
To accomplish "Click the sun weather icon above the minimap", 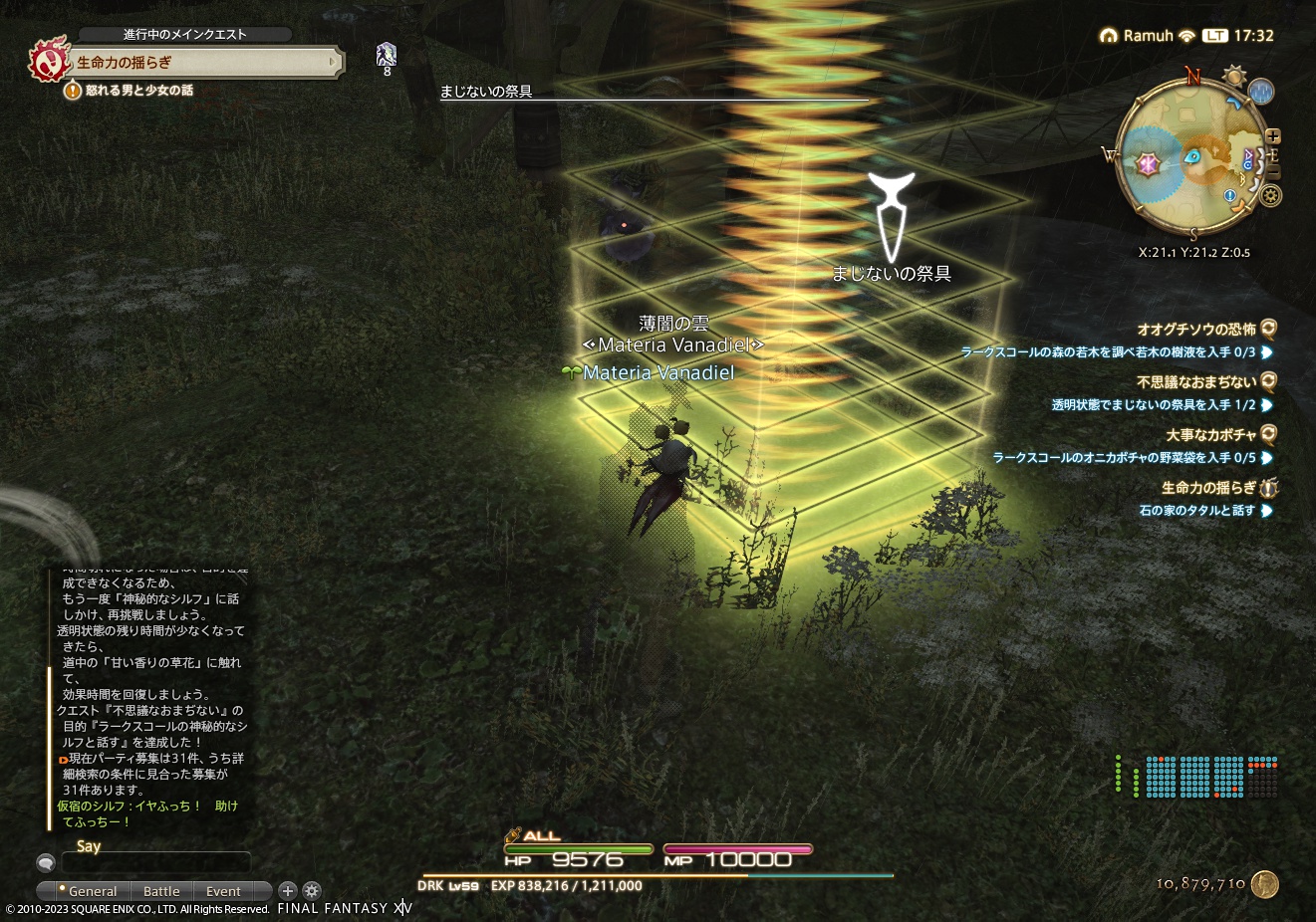I will coord(1234,76).
